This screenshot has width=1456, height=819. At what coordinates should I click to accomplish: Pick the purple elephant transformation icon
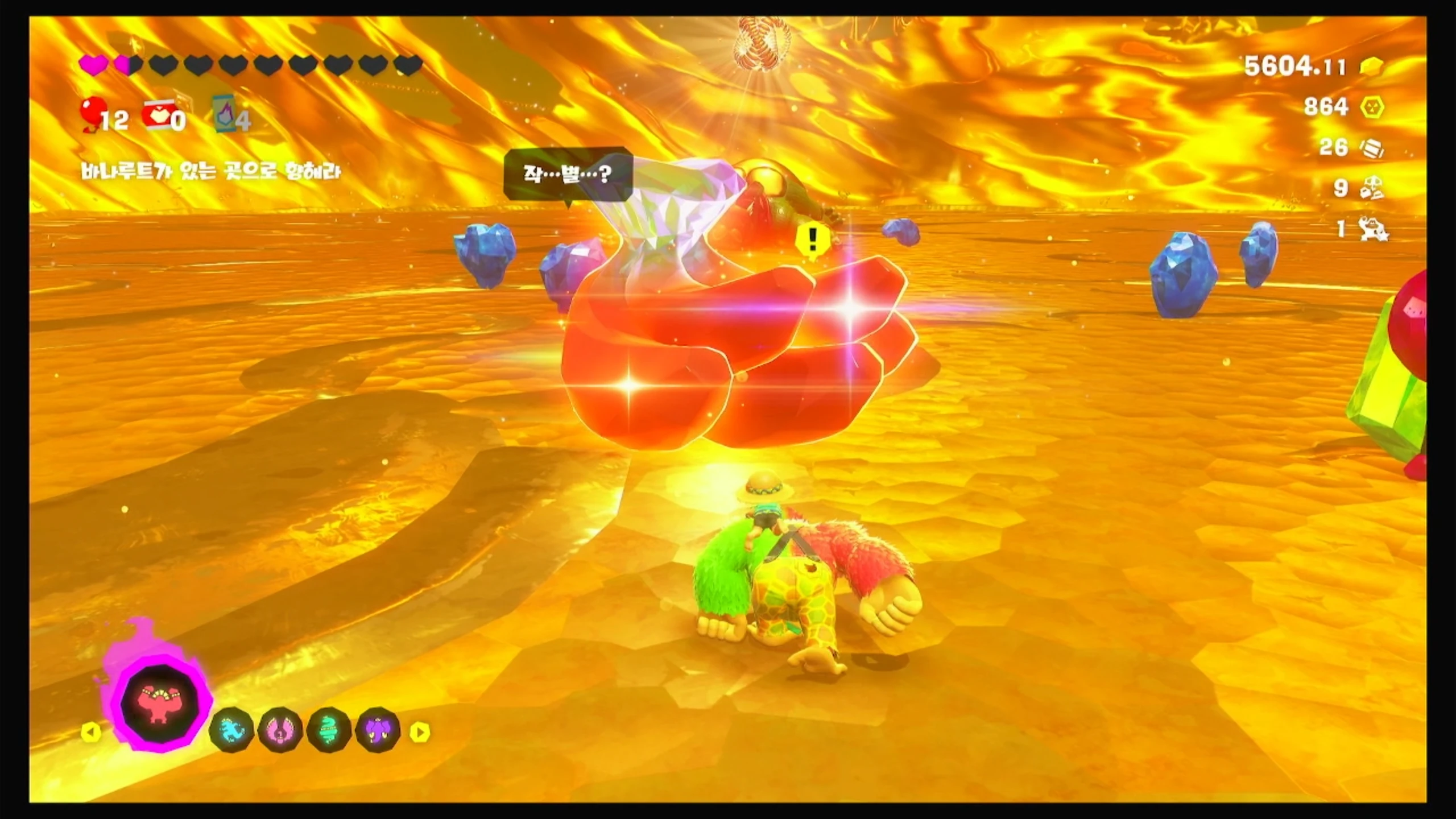coord(378,731)
